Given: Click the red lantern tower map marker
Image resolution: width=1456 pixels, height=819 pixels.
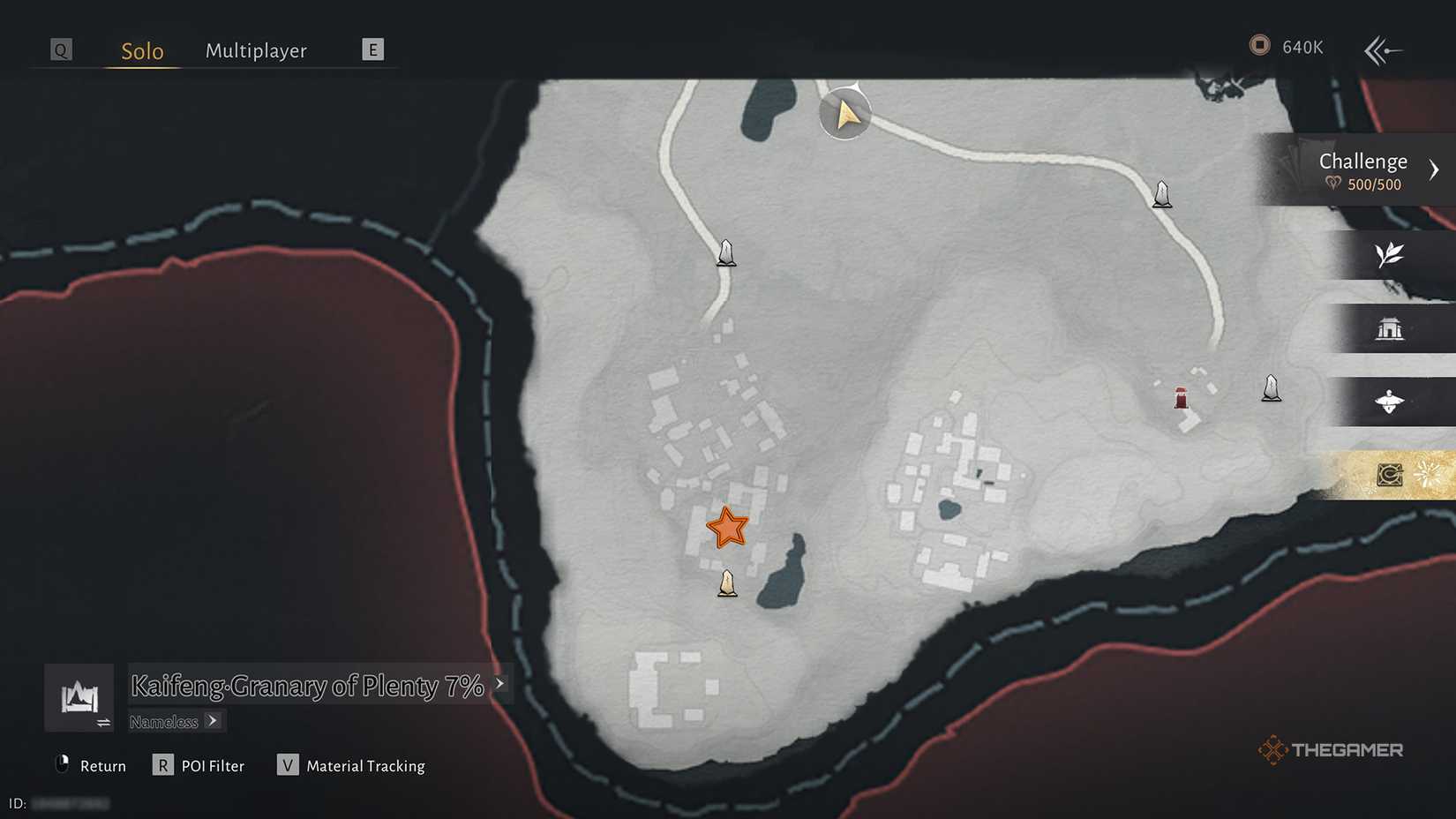Looking at the screenshot, I should click(x=1181, y=397).
